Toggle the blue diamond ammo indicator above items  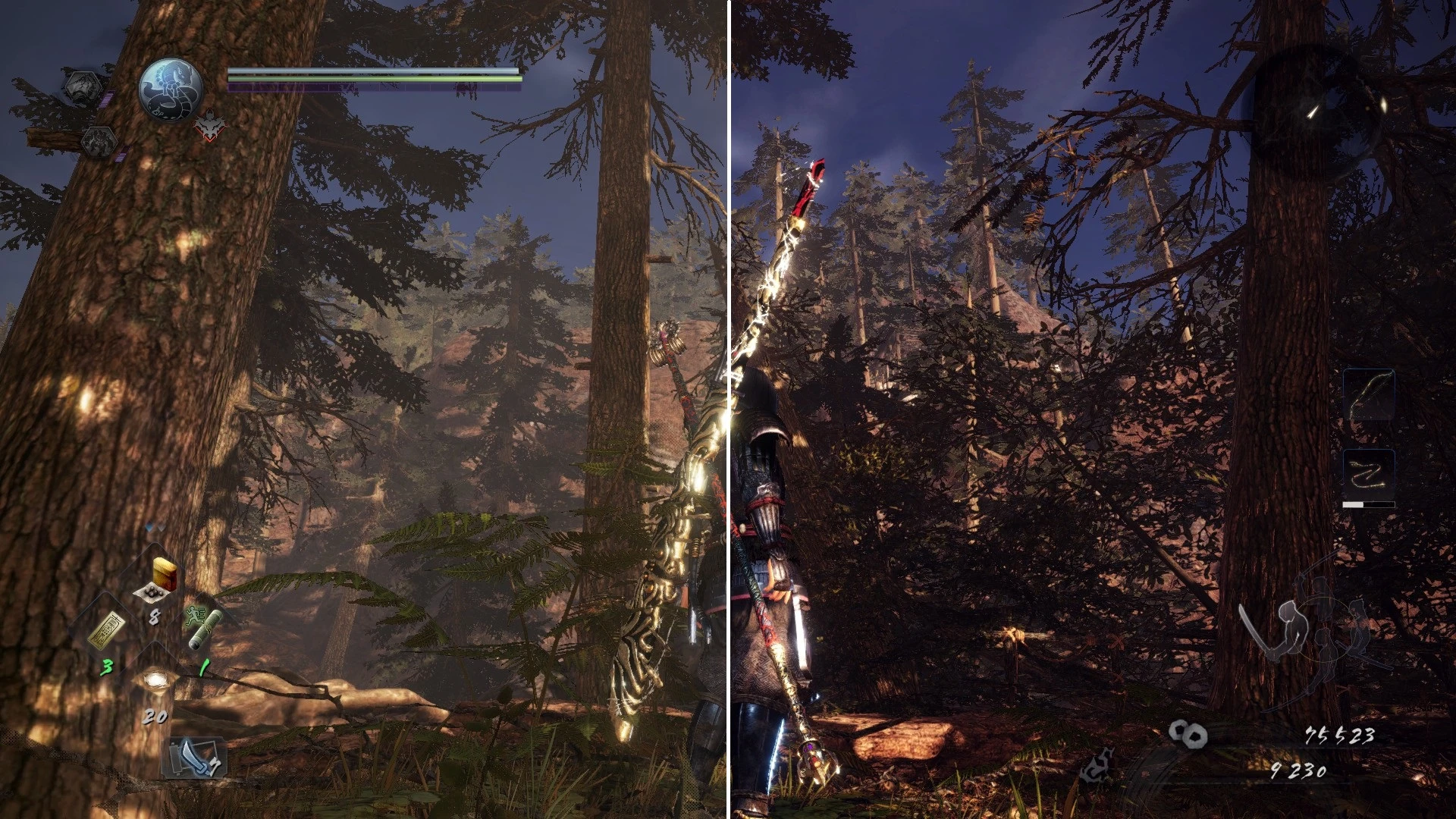pyautogui.click(x=149, y=526)
